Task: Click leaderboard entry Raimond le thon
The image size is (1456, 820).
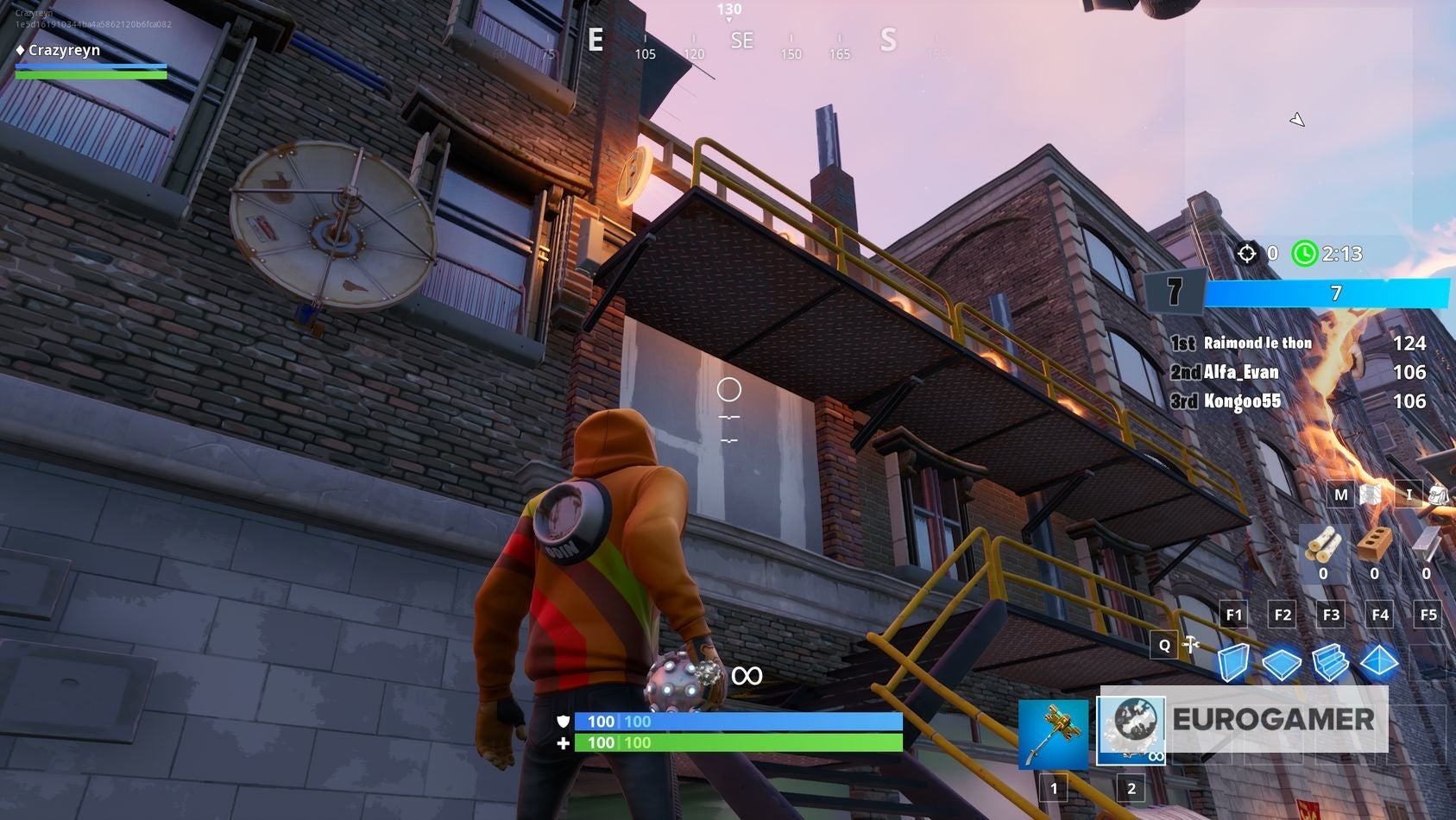Action: click(1257, 343)
